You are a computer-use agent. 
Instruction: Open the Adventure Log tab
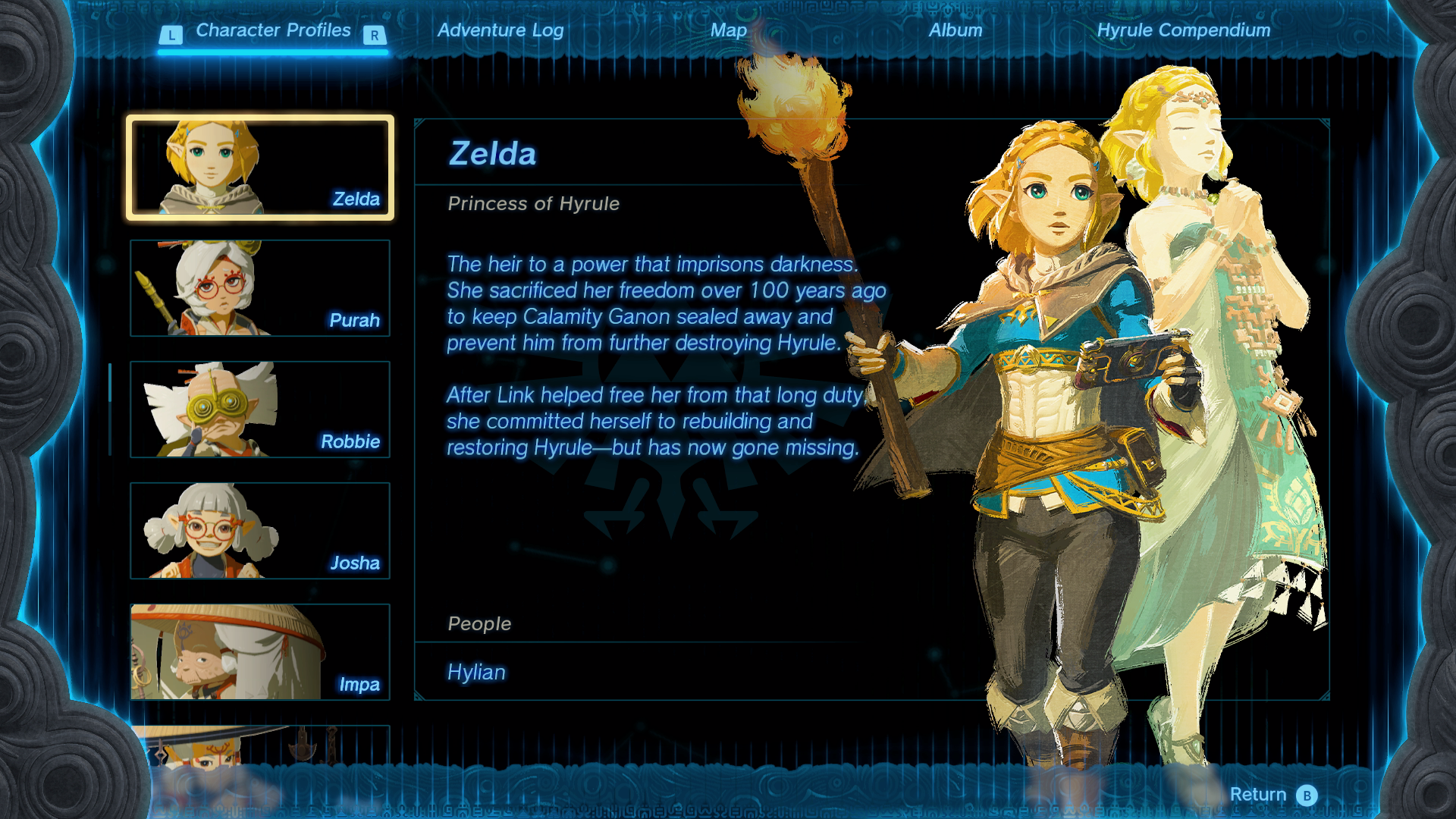(500, 30)
